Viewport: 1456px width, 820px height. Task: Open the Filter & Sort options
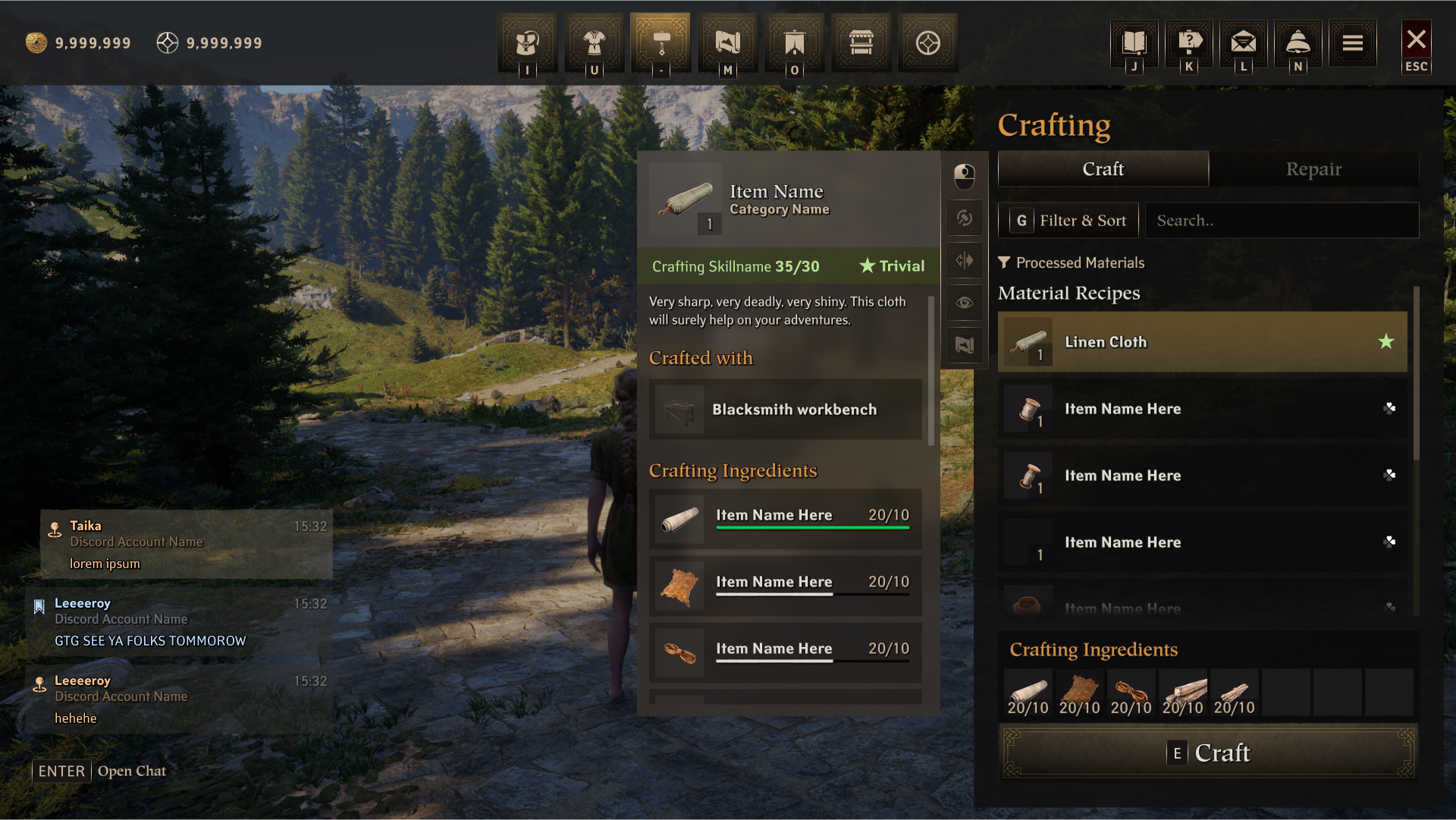point(1068,221)
